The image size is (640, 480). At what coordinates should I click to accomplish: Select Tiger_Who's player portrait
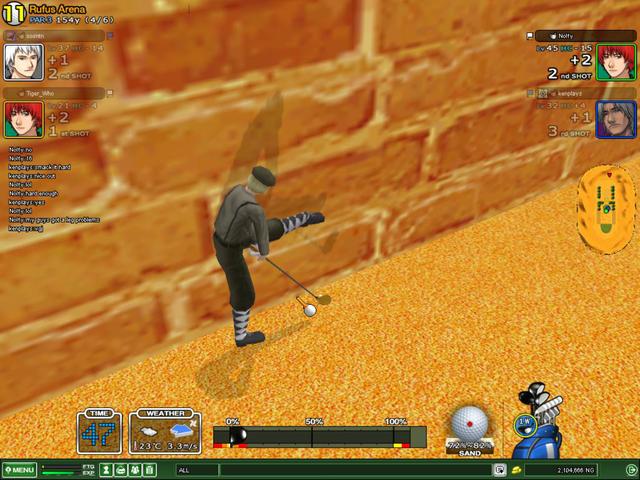(21, 119)
